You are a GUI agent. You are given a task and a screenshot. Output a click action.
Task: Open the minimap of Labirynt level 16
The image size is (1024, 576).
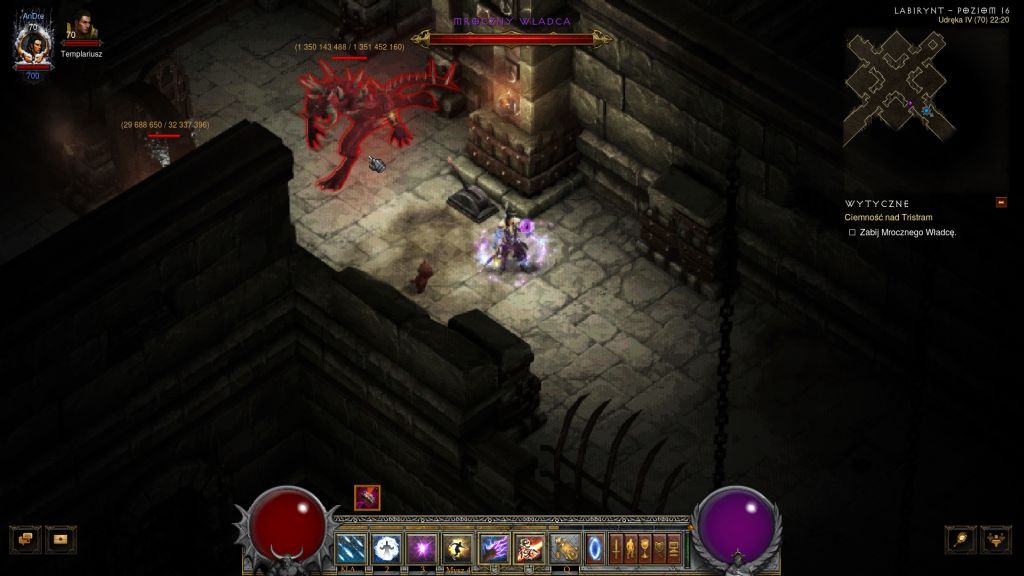point(898,88)
